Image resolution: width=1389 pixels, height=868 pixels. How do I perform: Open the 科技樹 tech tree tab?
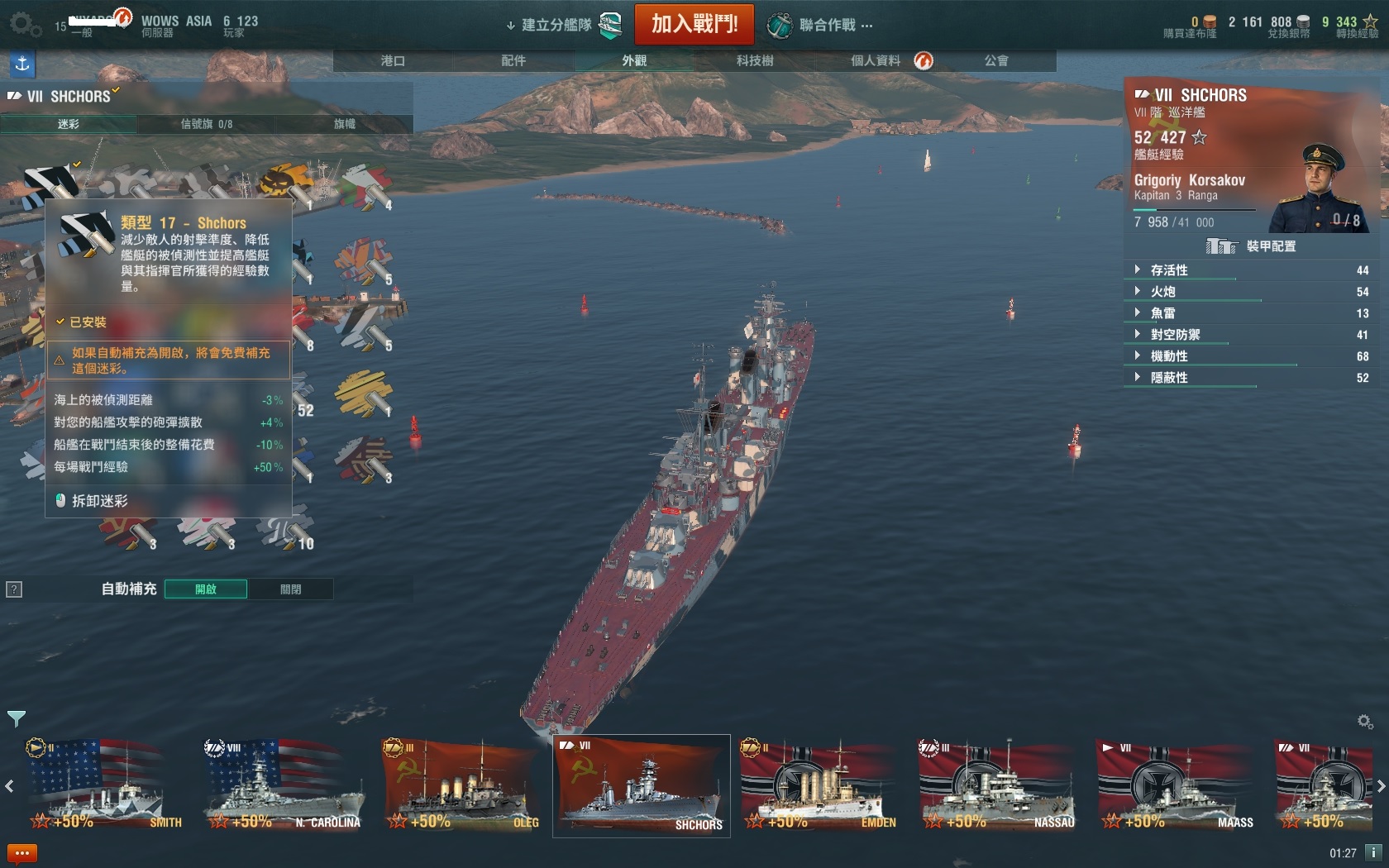coord(755,60)
